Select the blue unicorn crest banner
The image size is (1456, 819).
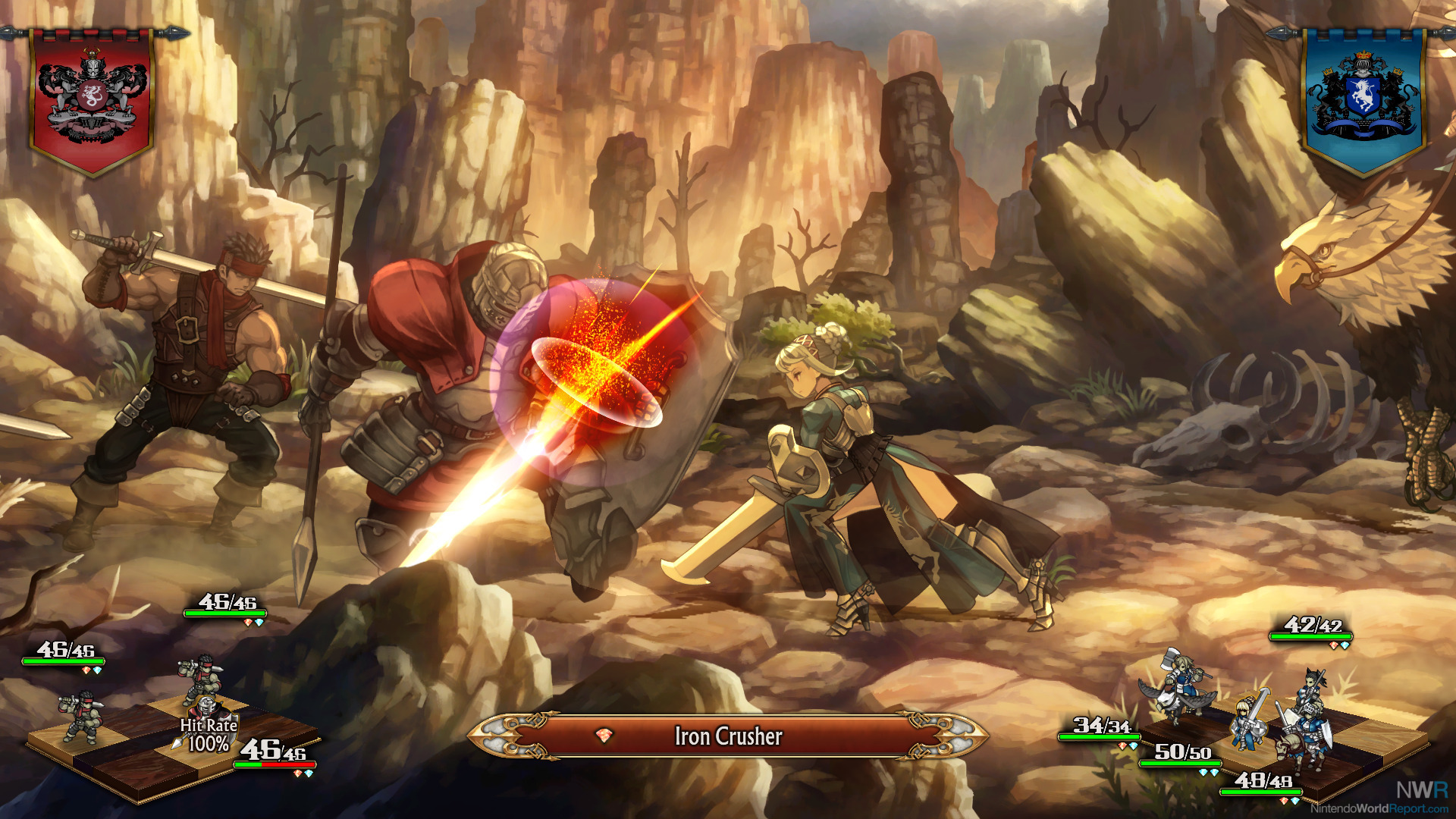click(x=1363, y=99)
